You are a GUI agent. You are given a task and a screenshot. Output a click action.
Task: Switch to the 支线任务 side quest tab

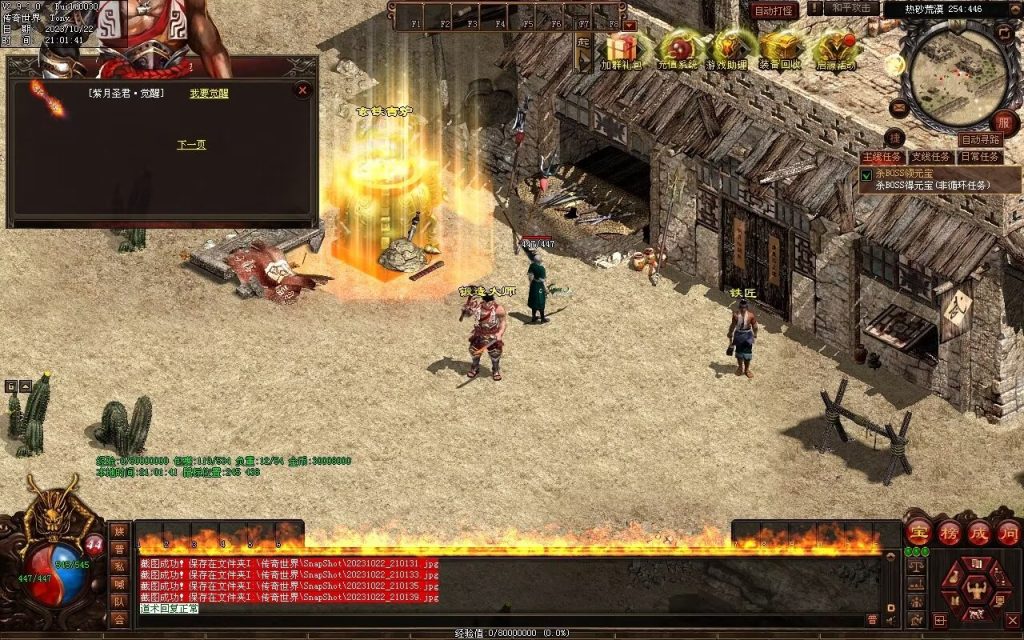point(930,157)
